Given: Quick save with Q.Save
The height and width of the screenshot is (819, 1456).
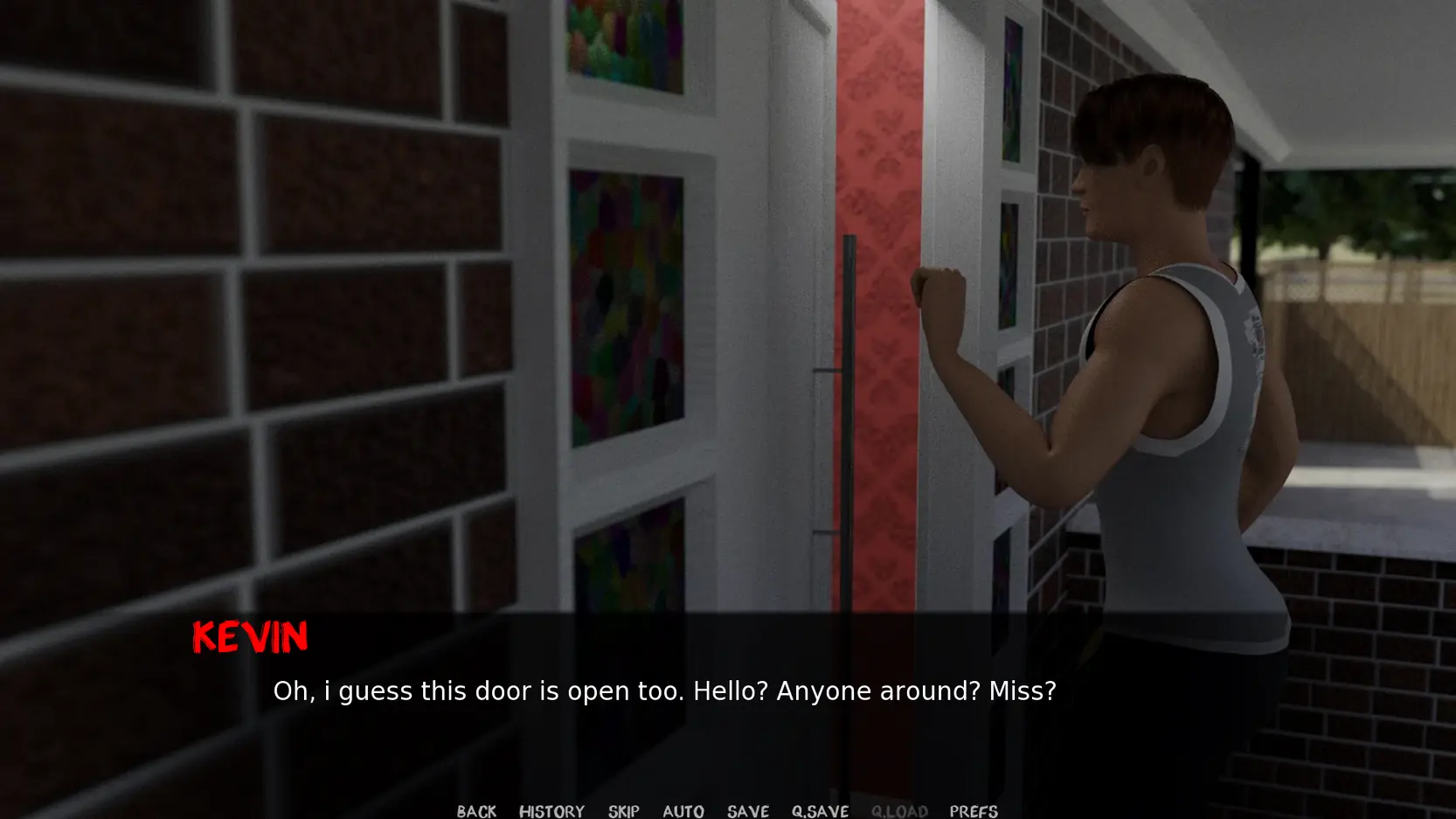Looking at the screenshot, I should click(x=820, y=811).
